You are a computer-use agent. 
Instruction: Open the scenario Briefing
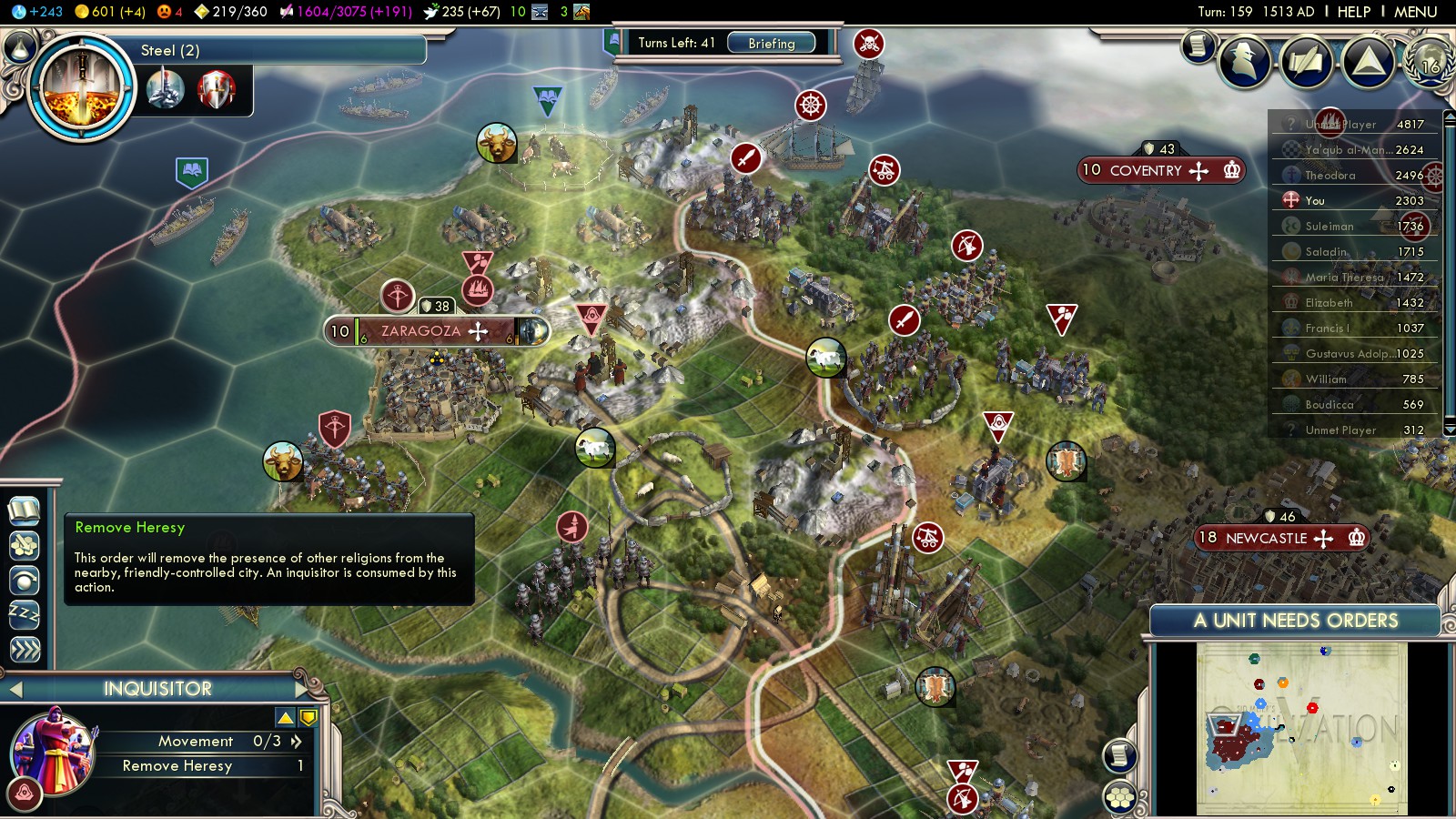pyautogui.click(x=771, y=43)
